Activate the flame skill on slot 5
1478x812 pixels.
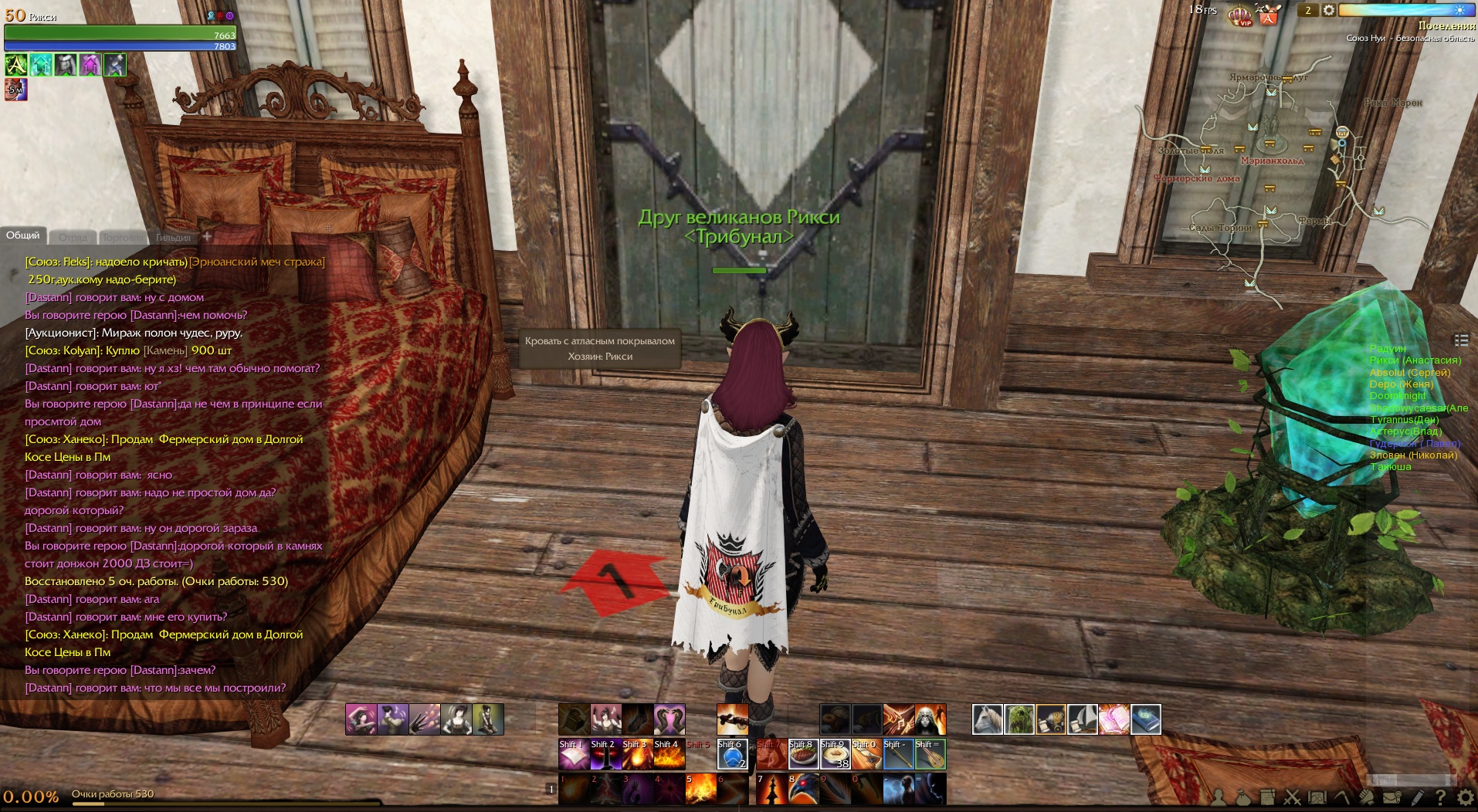coord(700,789)
